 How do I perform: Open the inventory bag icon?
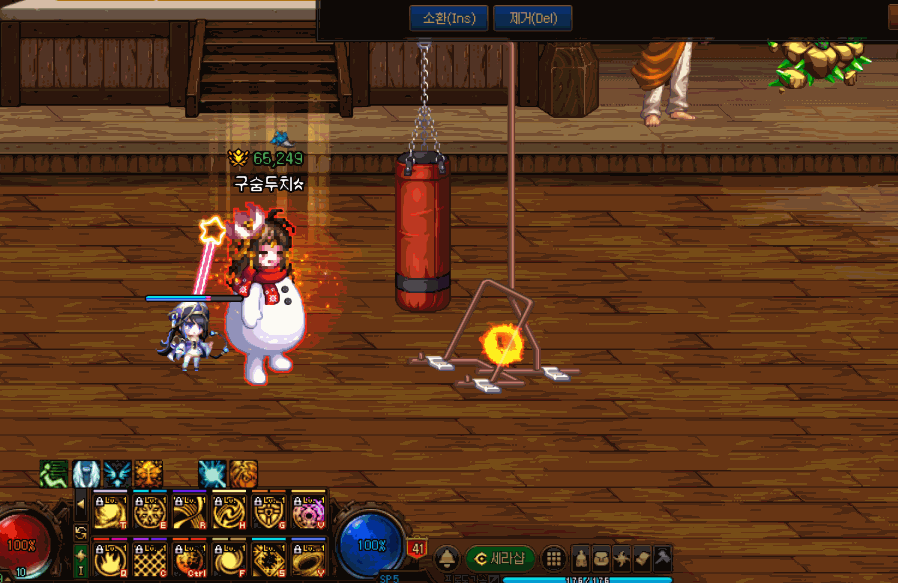601,558
